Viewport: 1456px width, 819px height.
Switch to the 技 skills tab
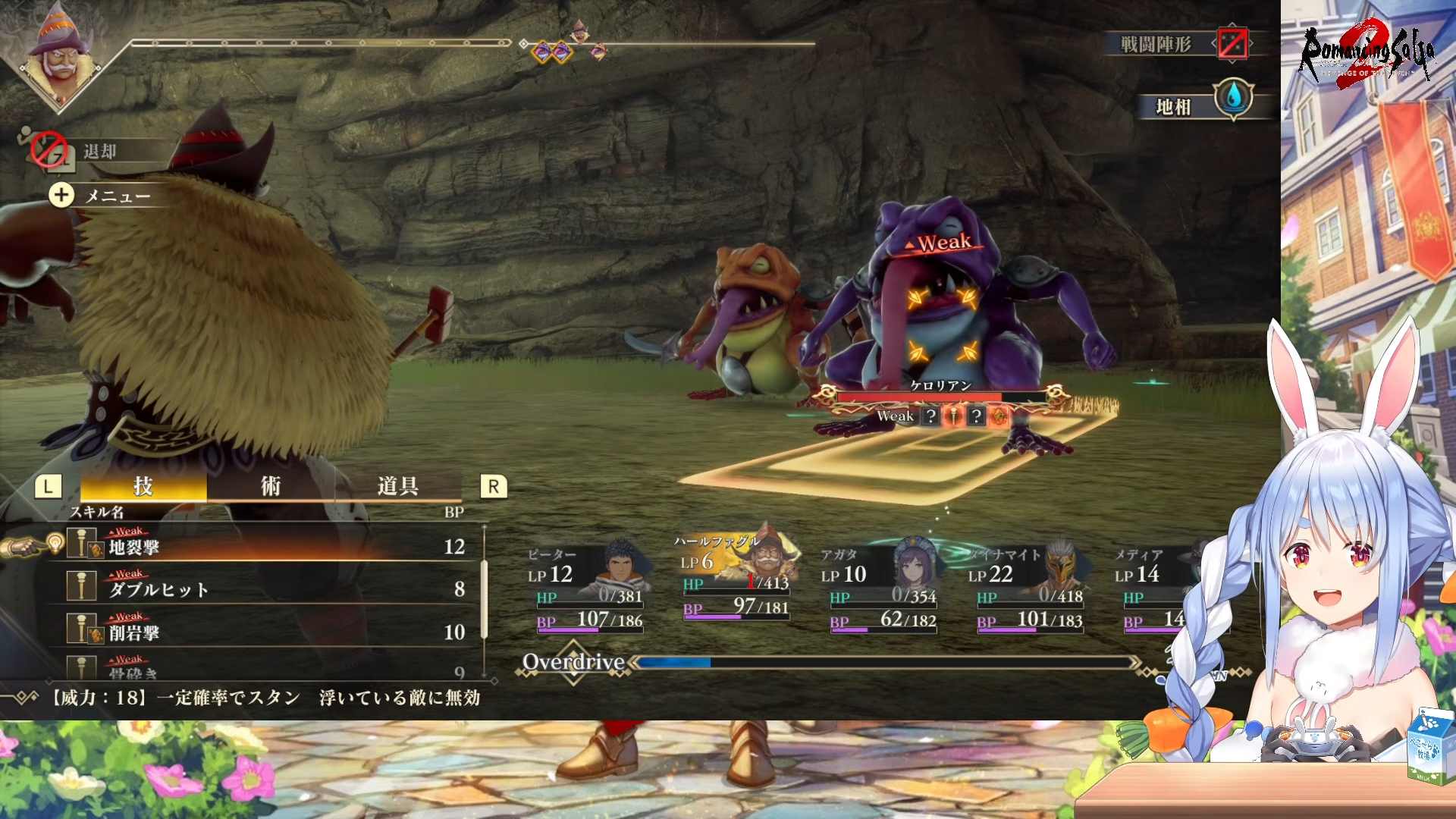(143, 486)
